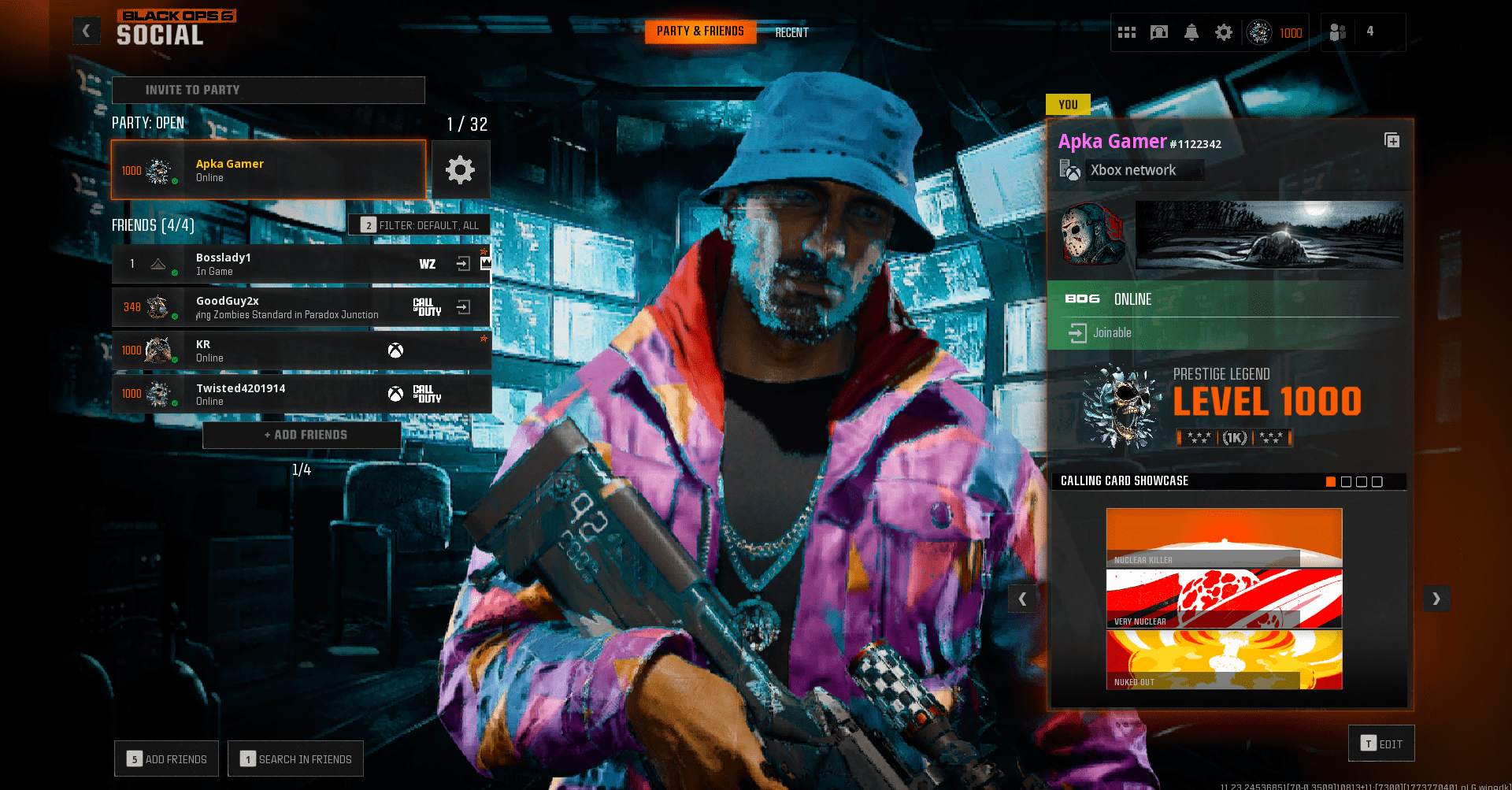
Task: Open the copy player card icon beside Apka Gamer
Action: (1392, 140)
